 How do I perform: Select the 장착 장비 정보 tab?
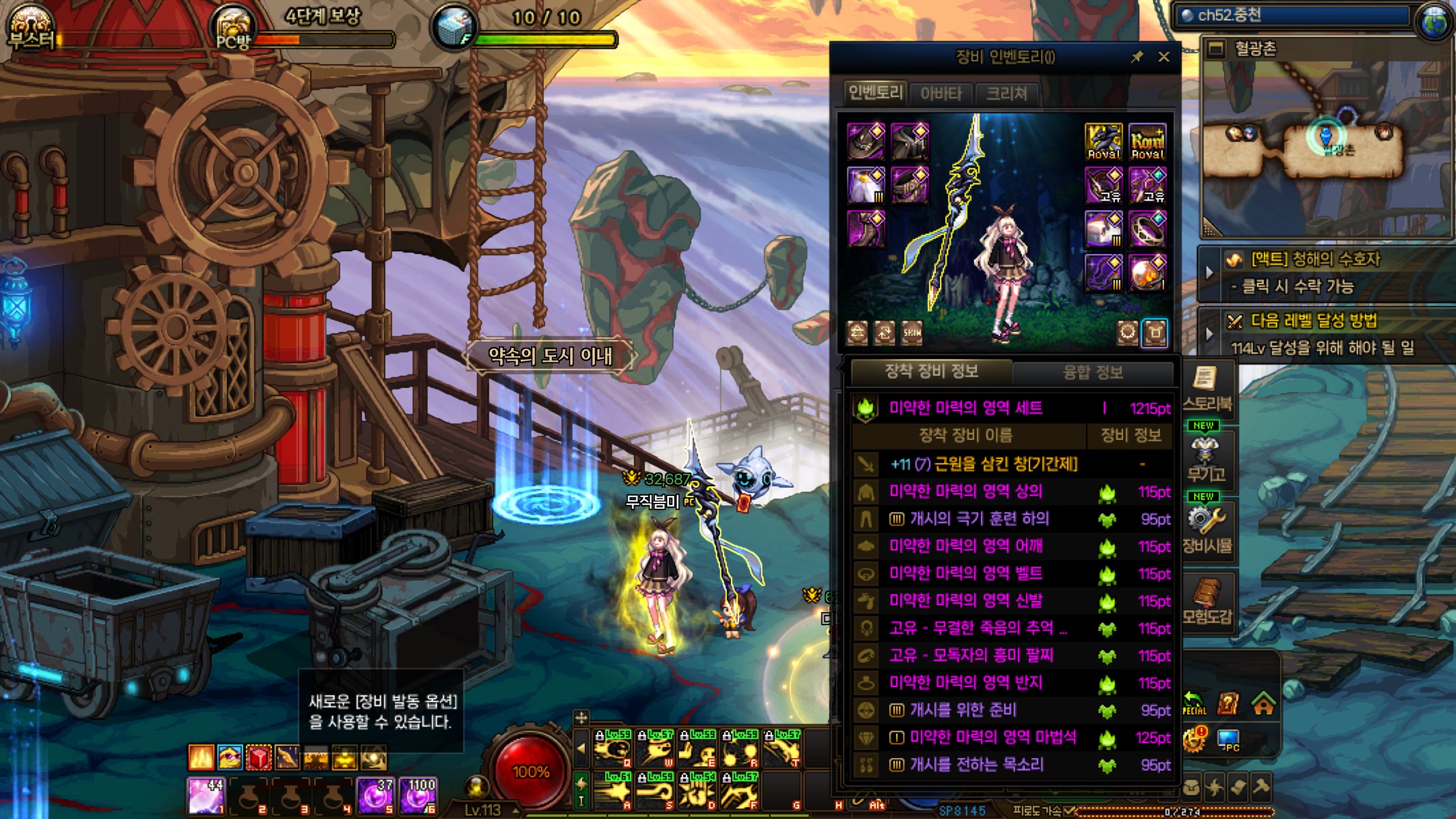click(931, 371)
